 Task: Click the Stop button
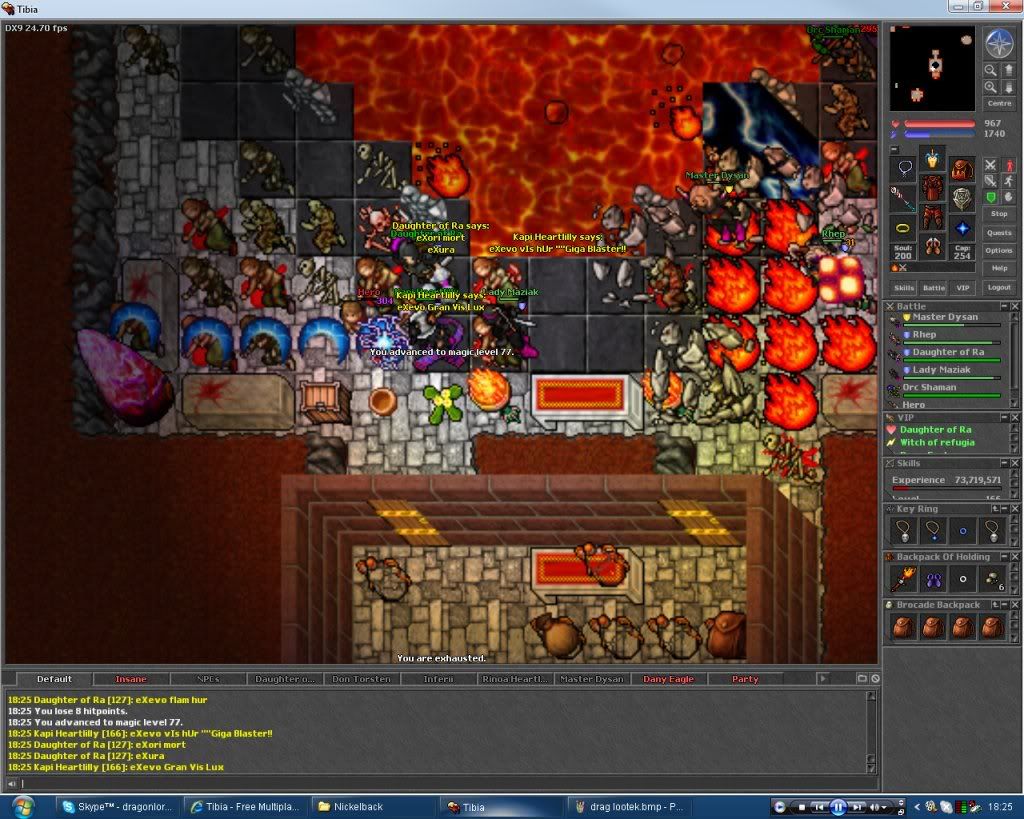(999, 214)
